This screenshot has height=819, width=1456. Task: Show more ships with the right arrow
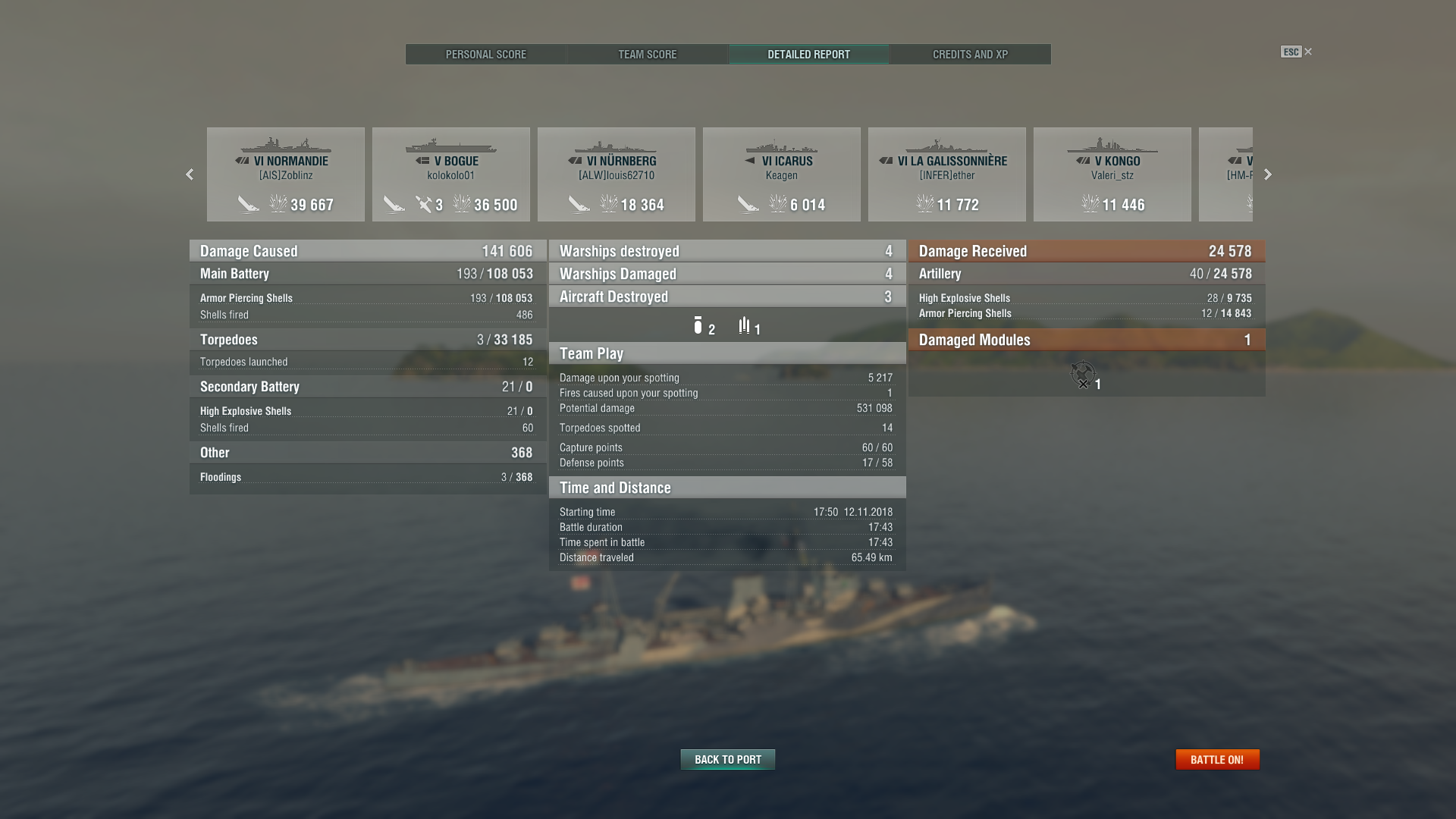[1267, 174]
